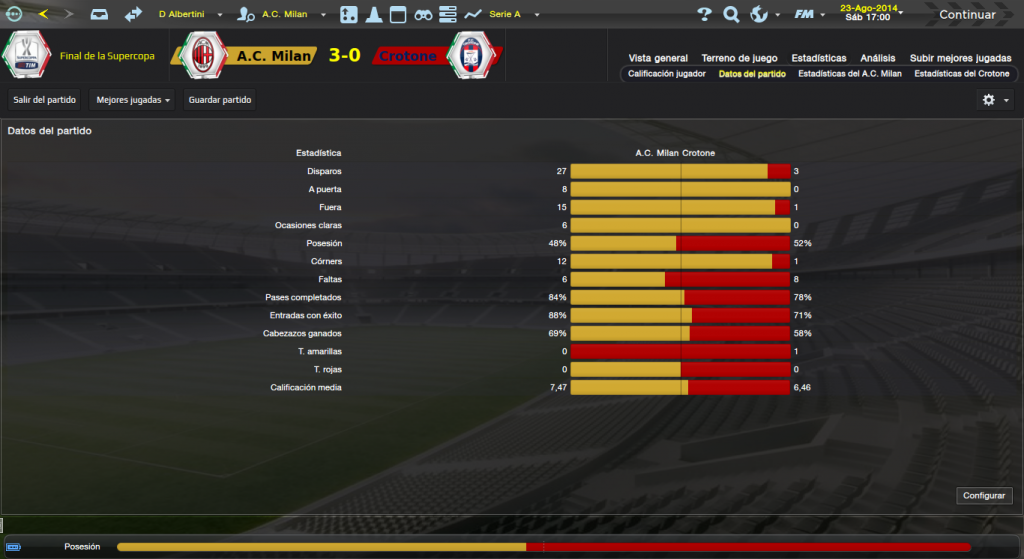
Task: Open the D Albertini manager menu
Action: click(x=188, y=15)
